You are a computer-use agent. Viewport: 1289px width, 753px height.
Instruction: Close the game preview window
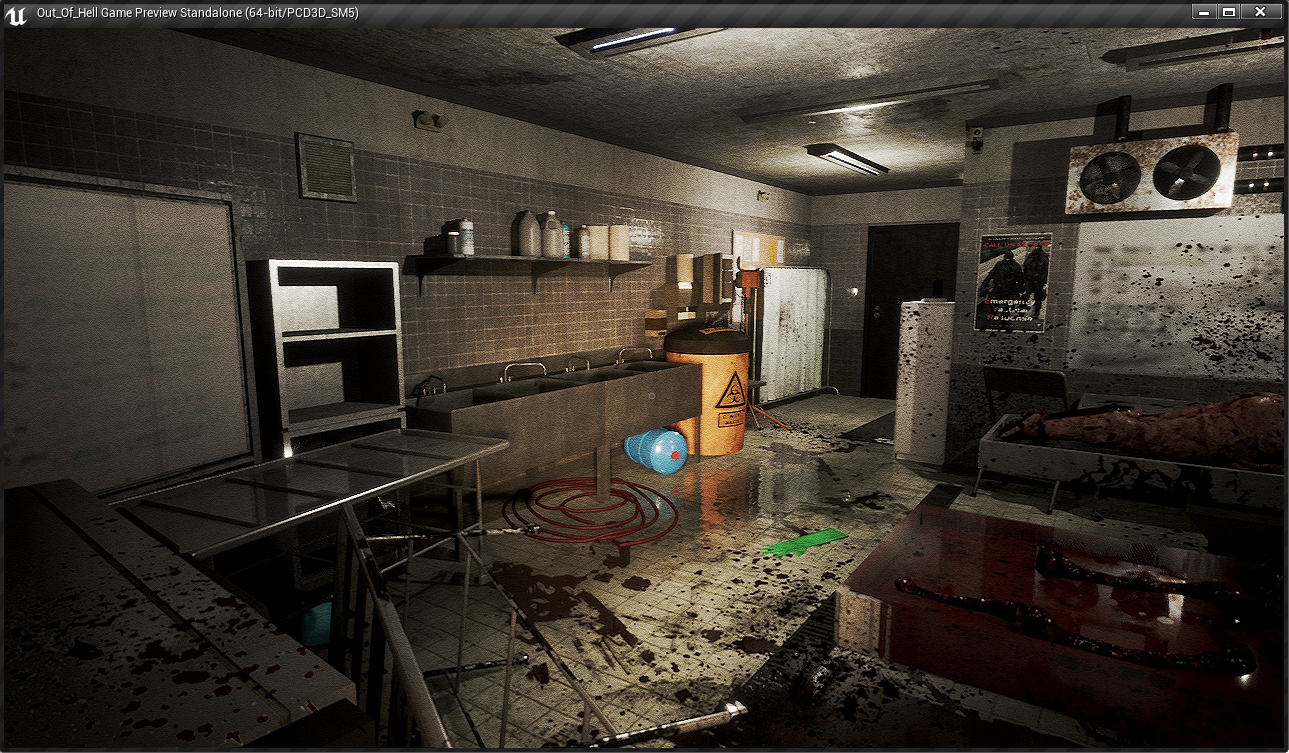(x=1259, y=12)
